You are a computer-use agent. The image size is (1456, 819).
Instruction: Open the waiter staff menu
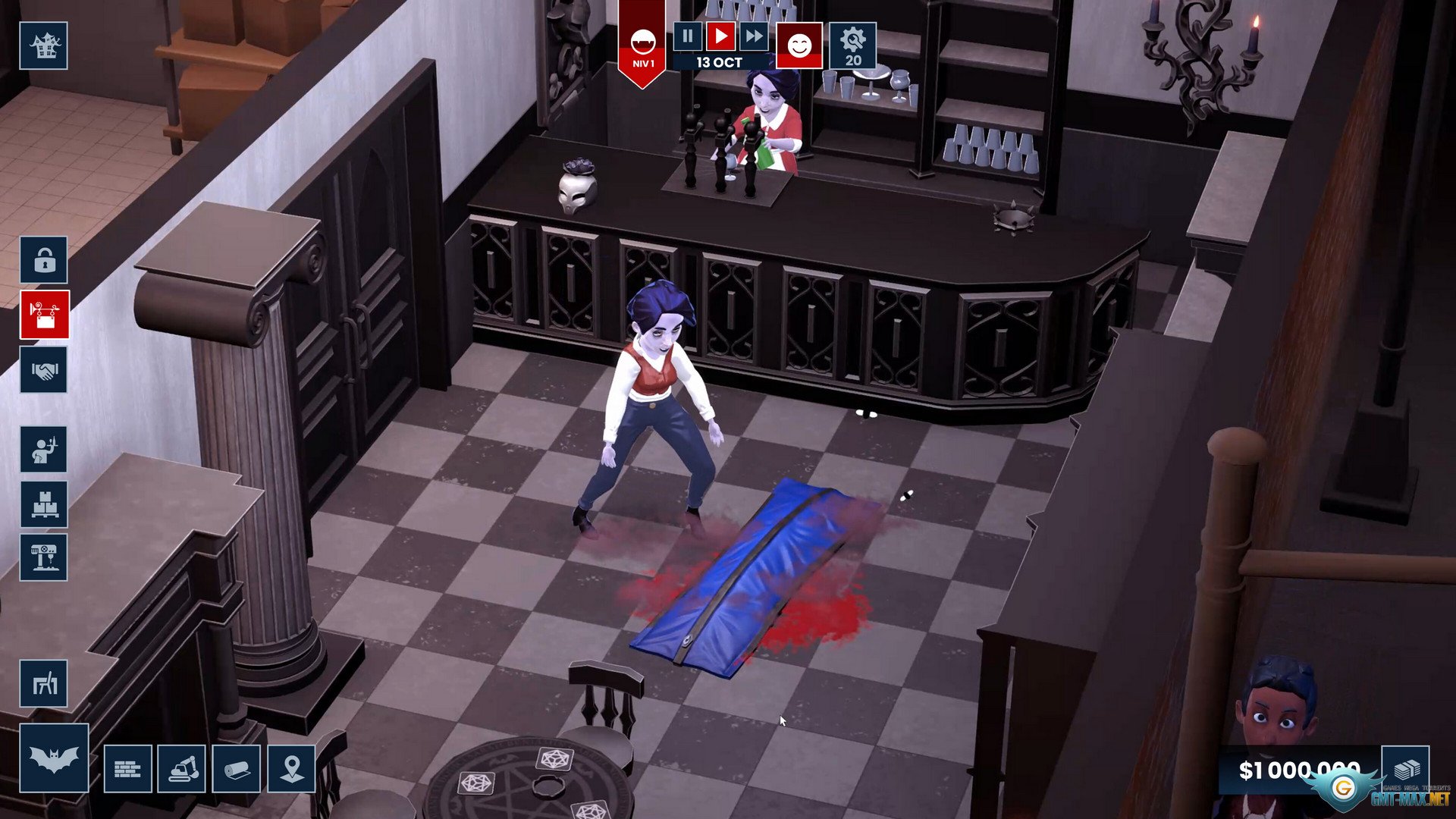click(44, 450)
